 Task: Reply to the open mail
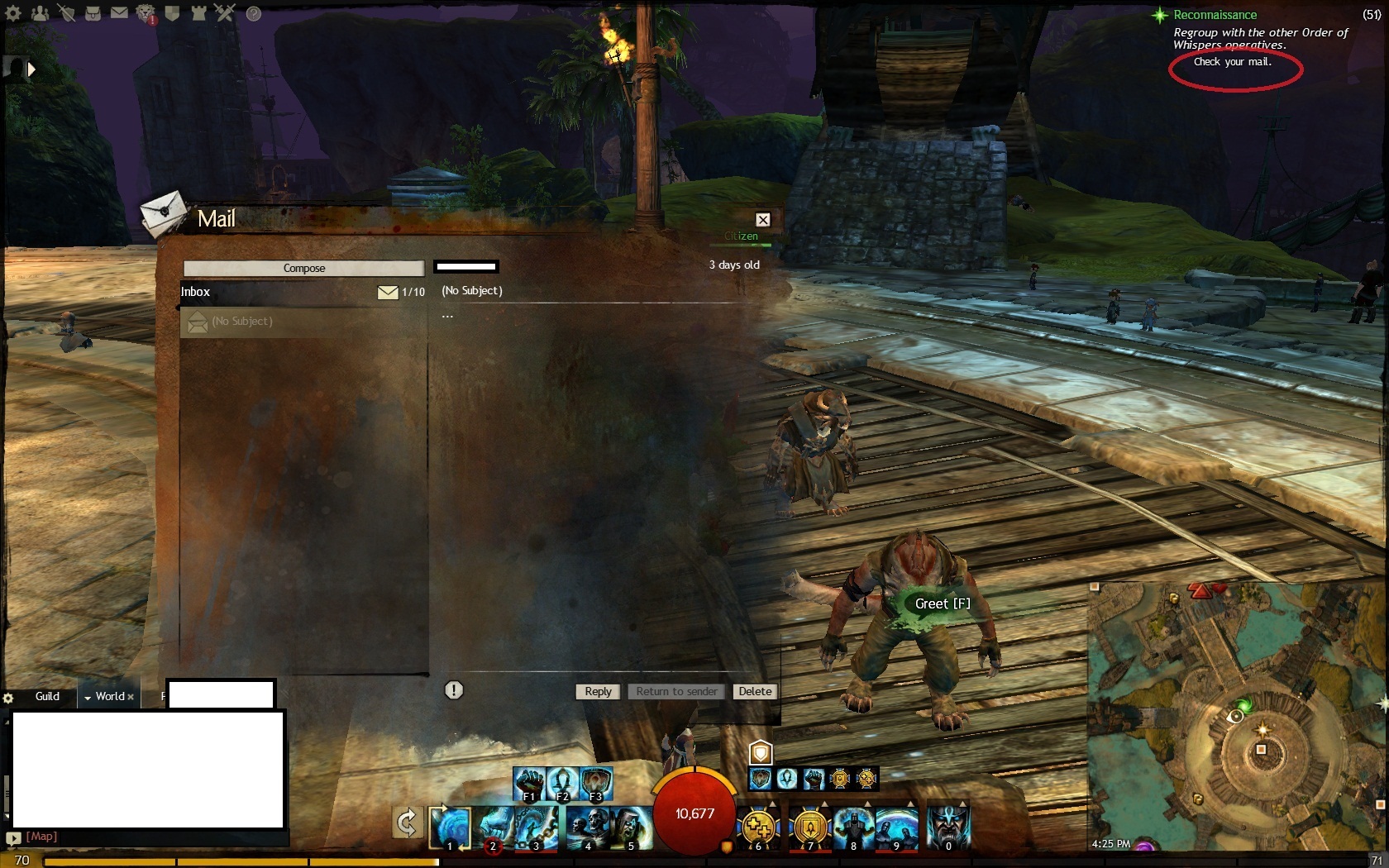[598, 691]
